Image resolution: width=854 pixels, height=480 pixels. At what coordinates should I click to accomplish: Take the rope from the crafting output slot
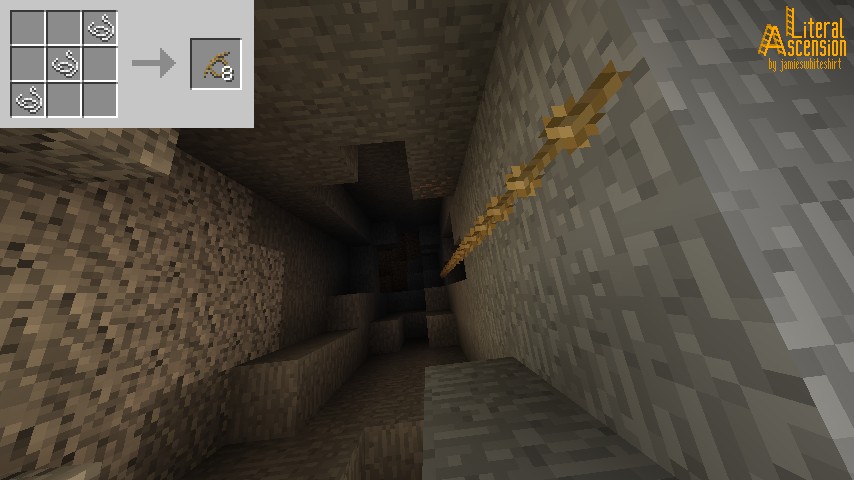216,64
